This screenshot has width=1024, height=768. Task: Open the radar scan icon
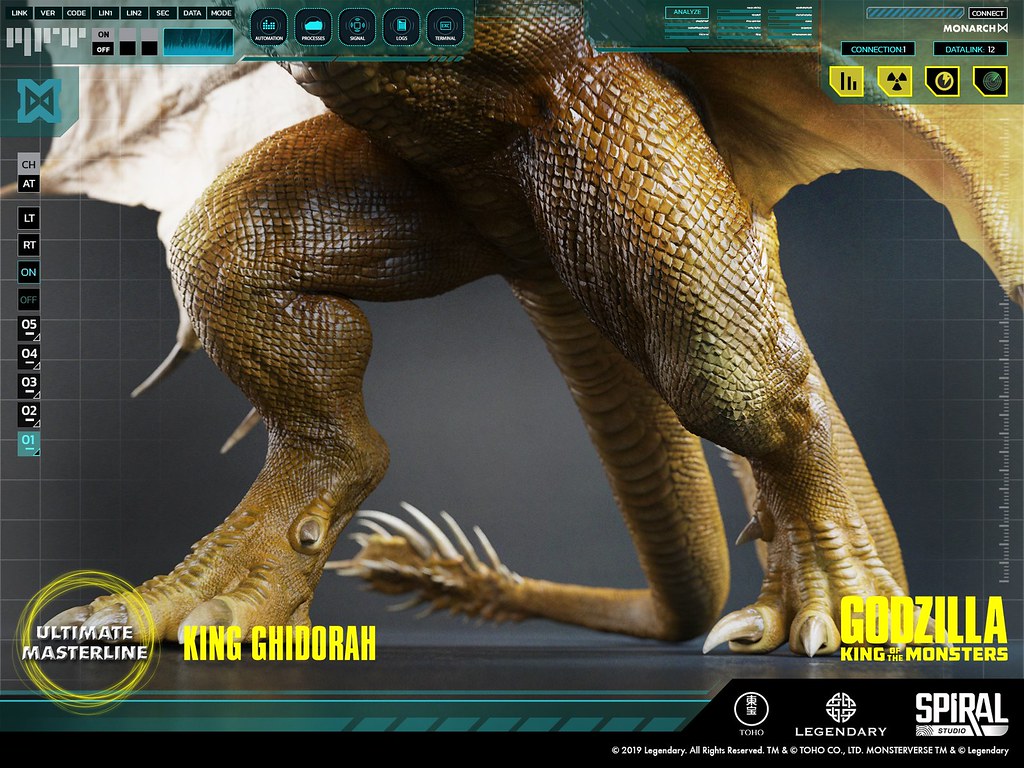[x=989, y=82]
